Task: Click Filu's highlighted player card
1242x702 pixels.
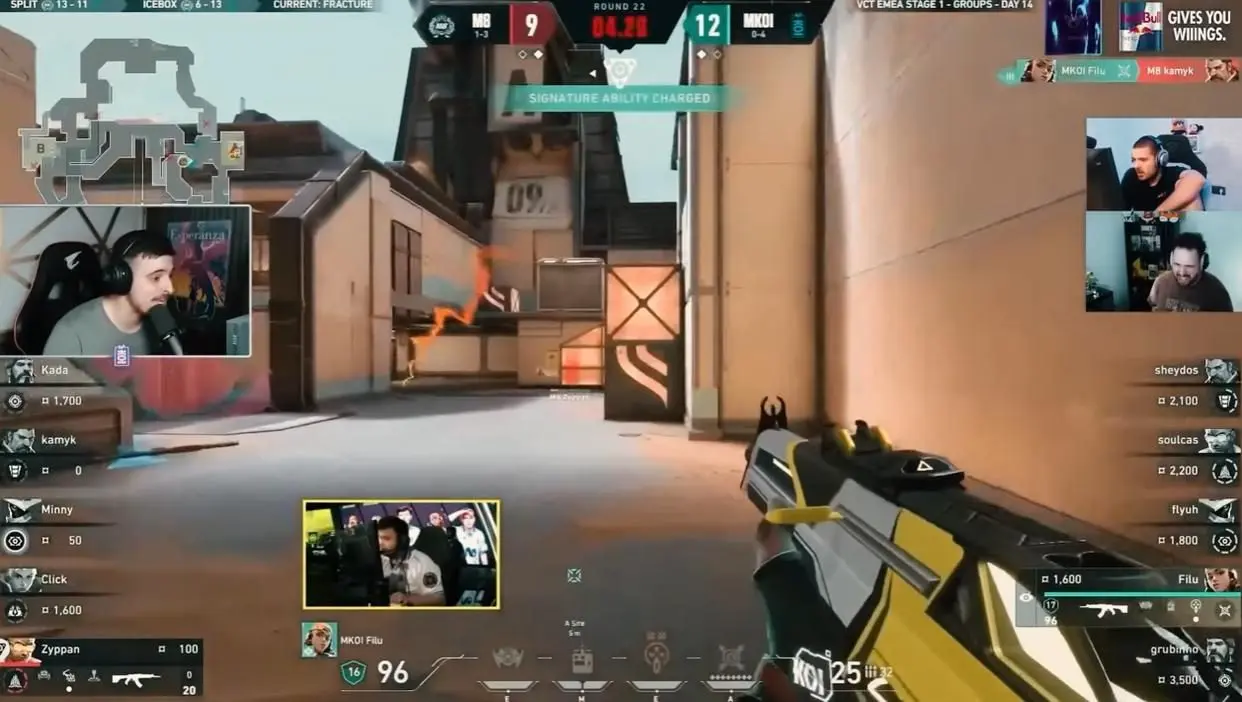Action: tap(1128, 596)
